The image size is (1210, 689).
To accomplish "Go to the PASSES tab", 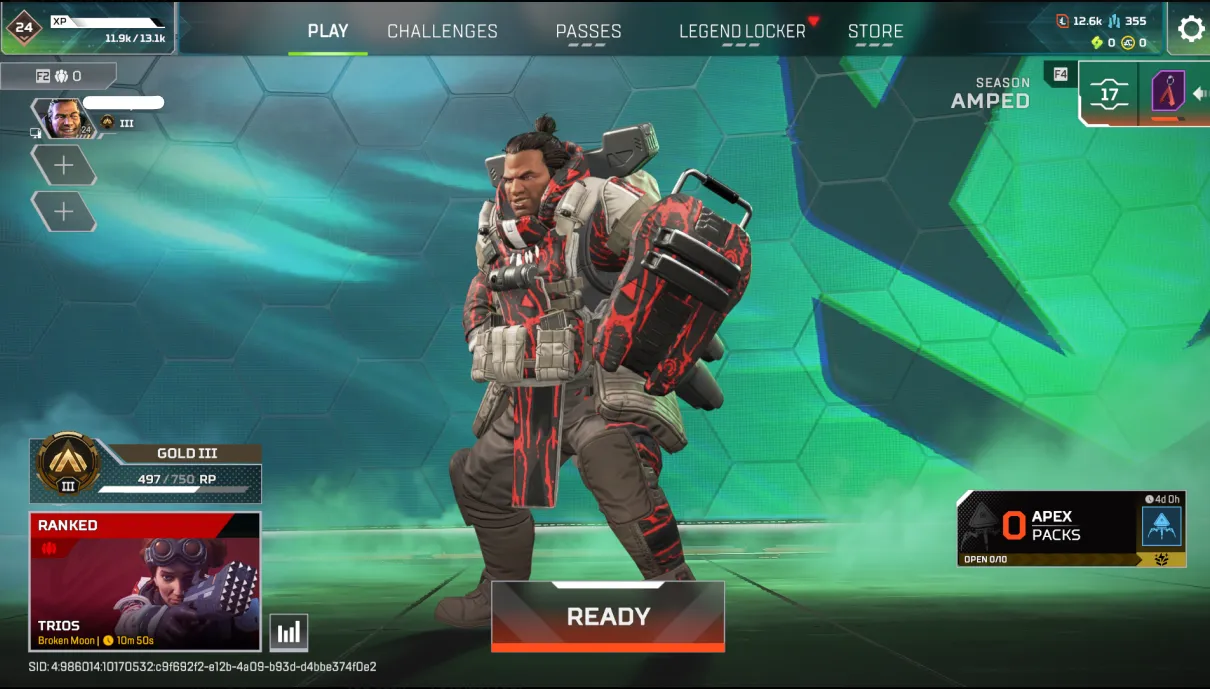I will tap(588, 31).
